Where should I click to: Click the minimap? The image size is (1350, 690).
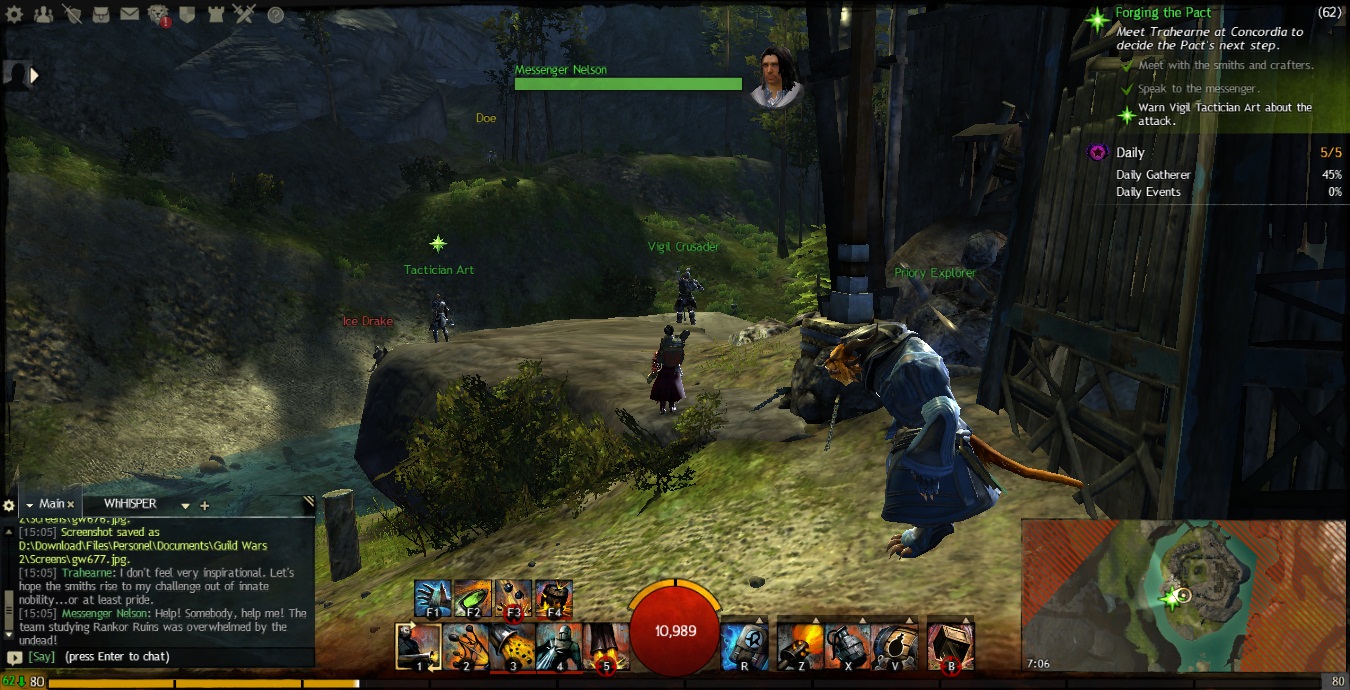[x=1183, y=594]
